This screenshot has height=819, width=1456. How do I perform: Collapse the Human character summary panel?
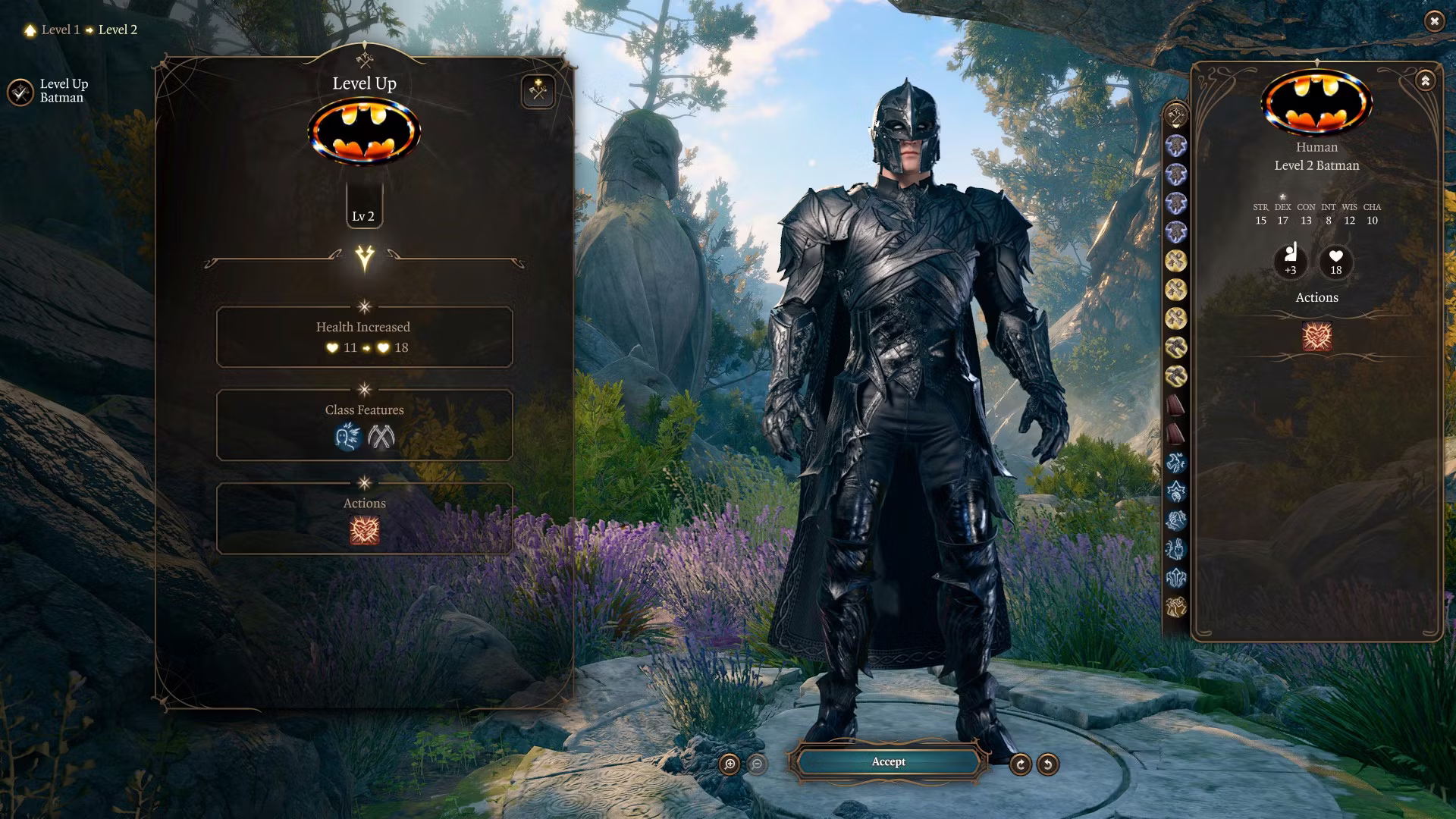tap(1425, 80)
